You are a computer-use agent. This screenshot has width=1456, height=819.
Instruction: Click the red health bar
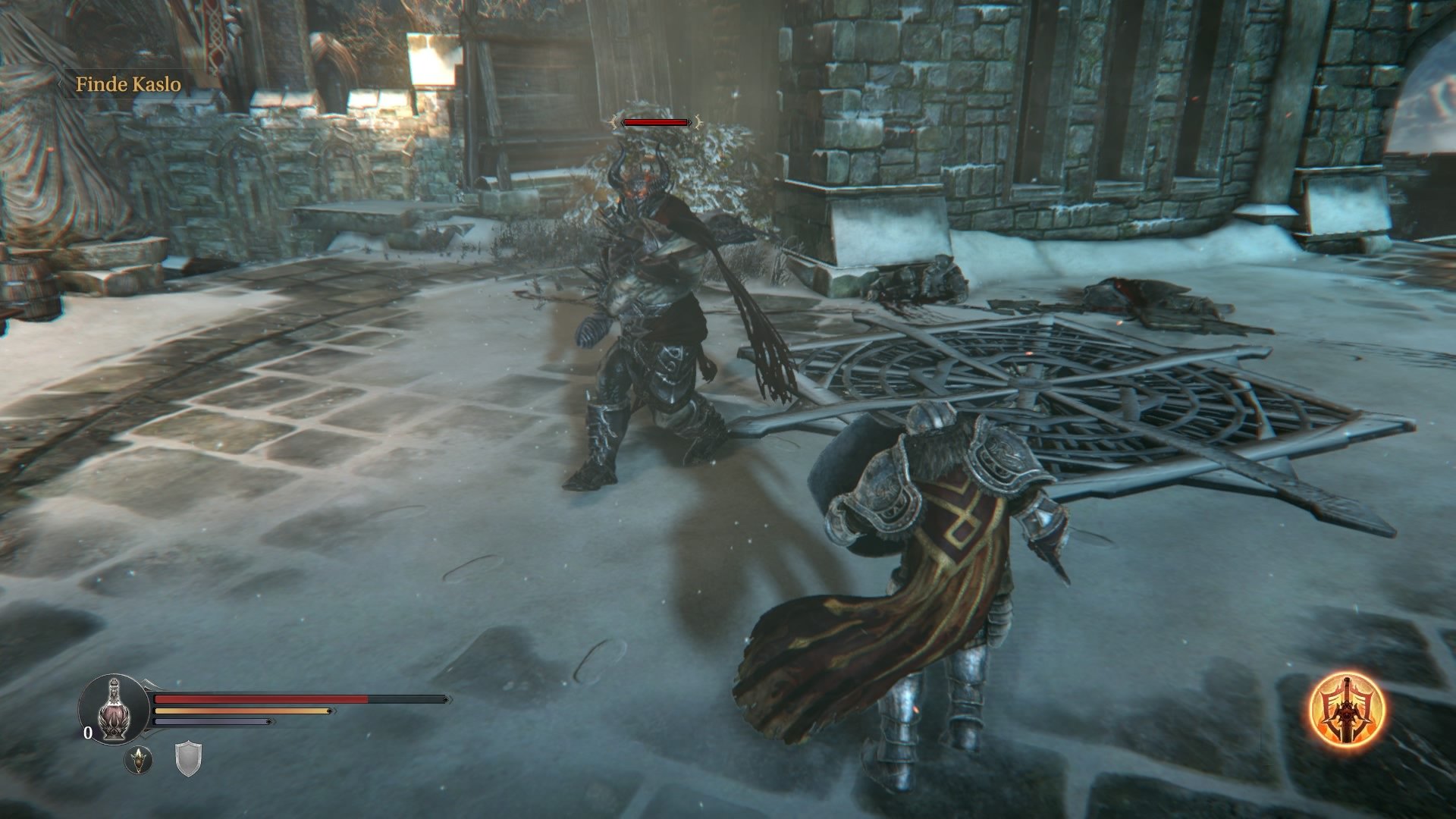pyautogui.click(x=258, y=699)
